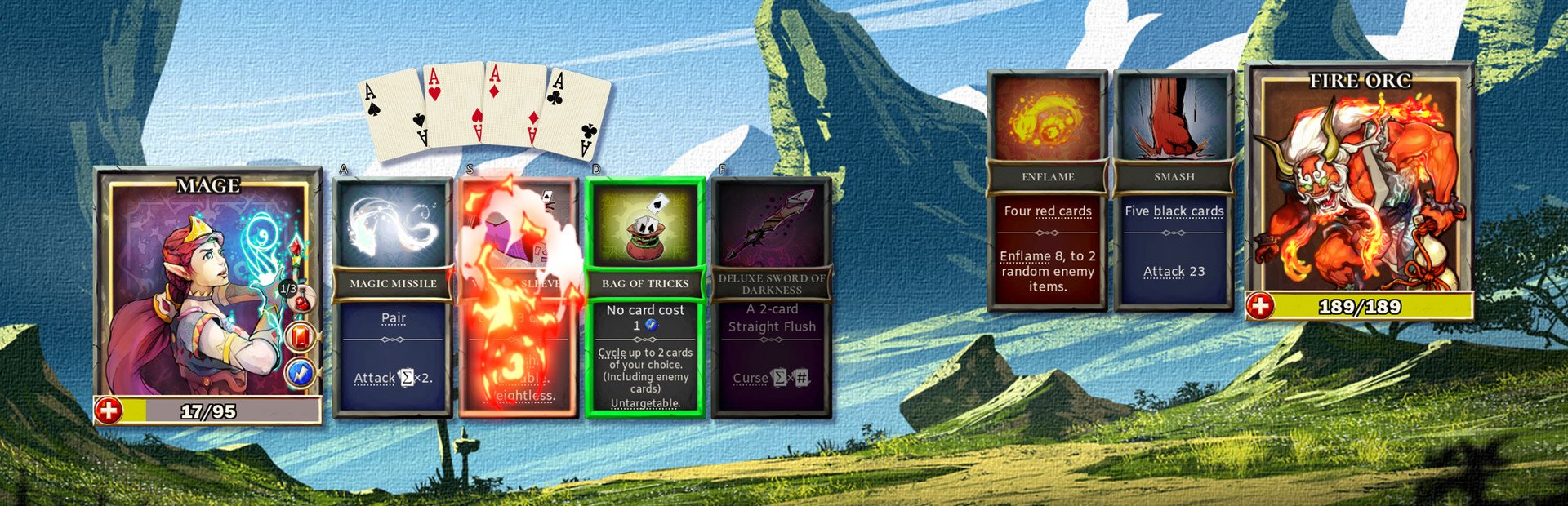The width and height of the screenshot is (1568, 506).
Task: Inspect the enemy Enflame card
Action: click(x=1048, y=192)
